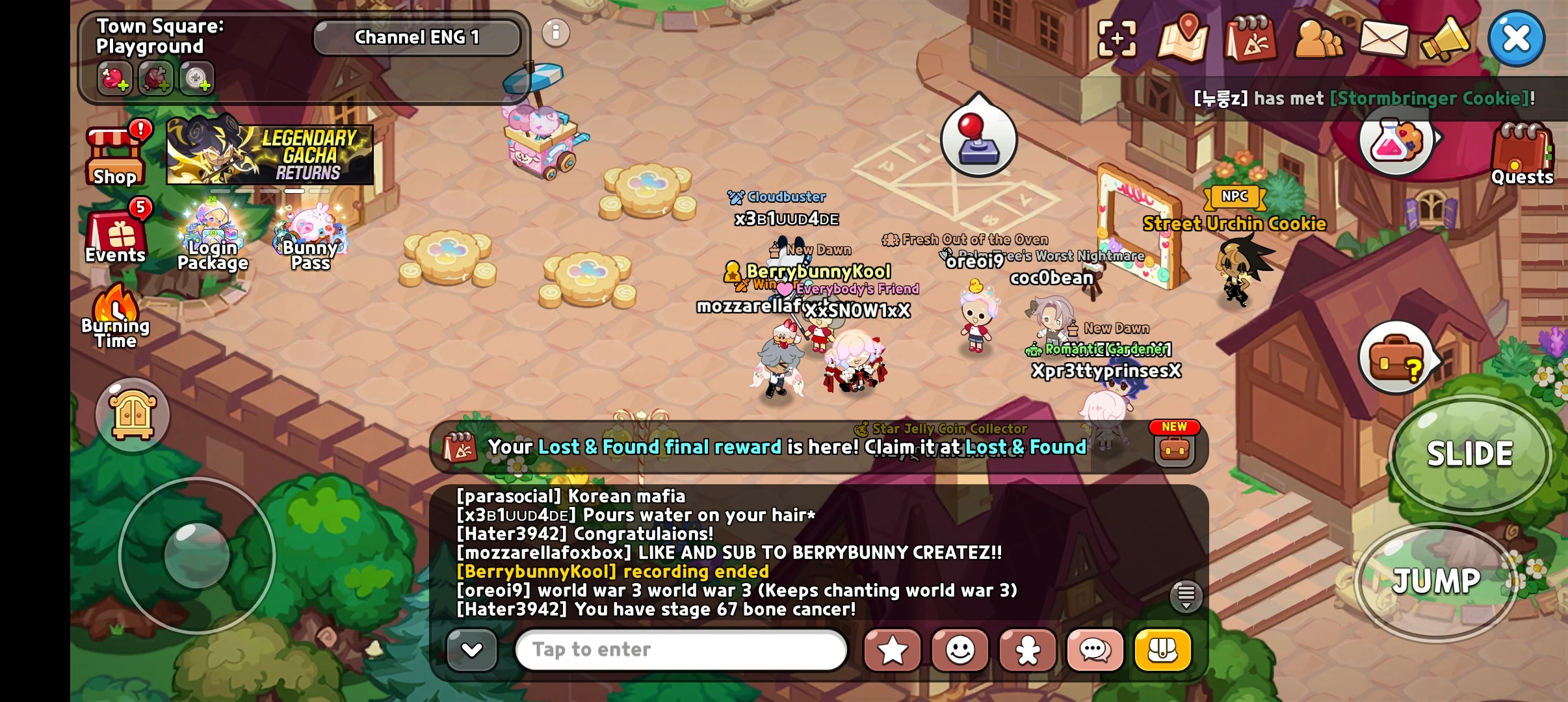
Task: Open the Events gift panel
Action: click(114, 234)
